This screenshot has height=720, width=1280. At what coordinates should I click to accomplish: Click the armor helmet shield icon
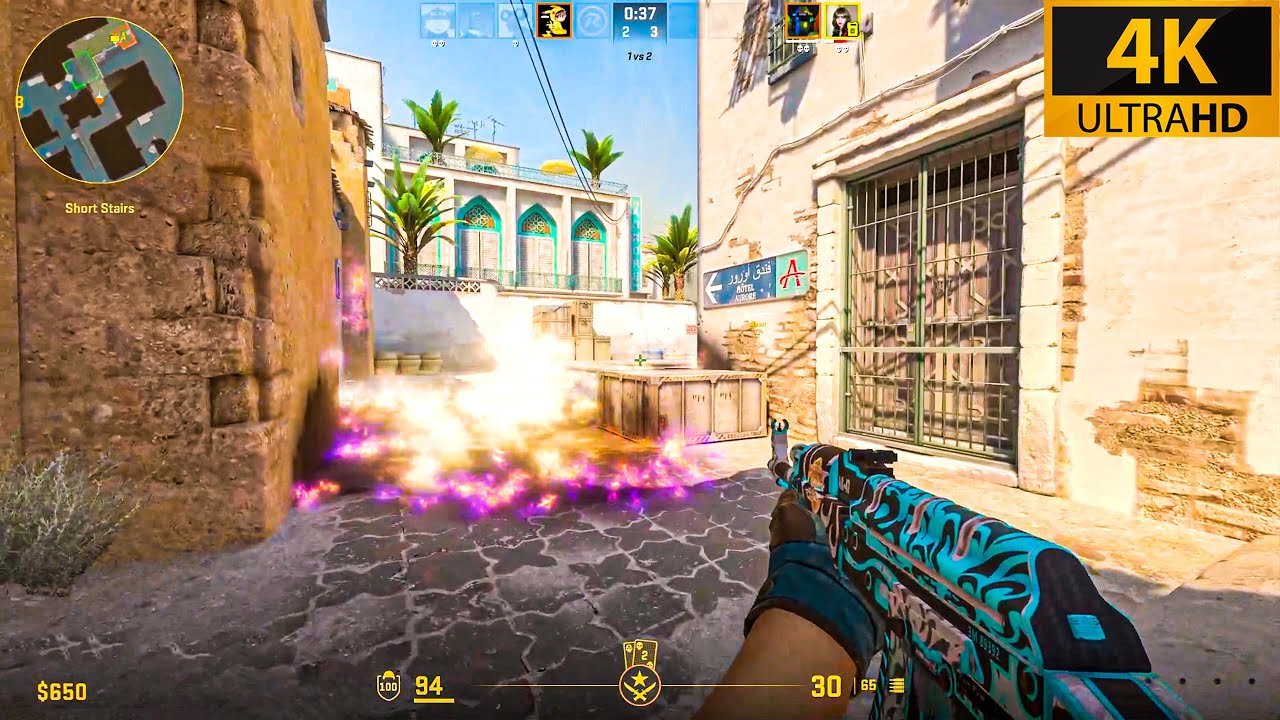(x=387, y=686)
